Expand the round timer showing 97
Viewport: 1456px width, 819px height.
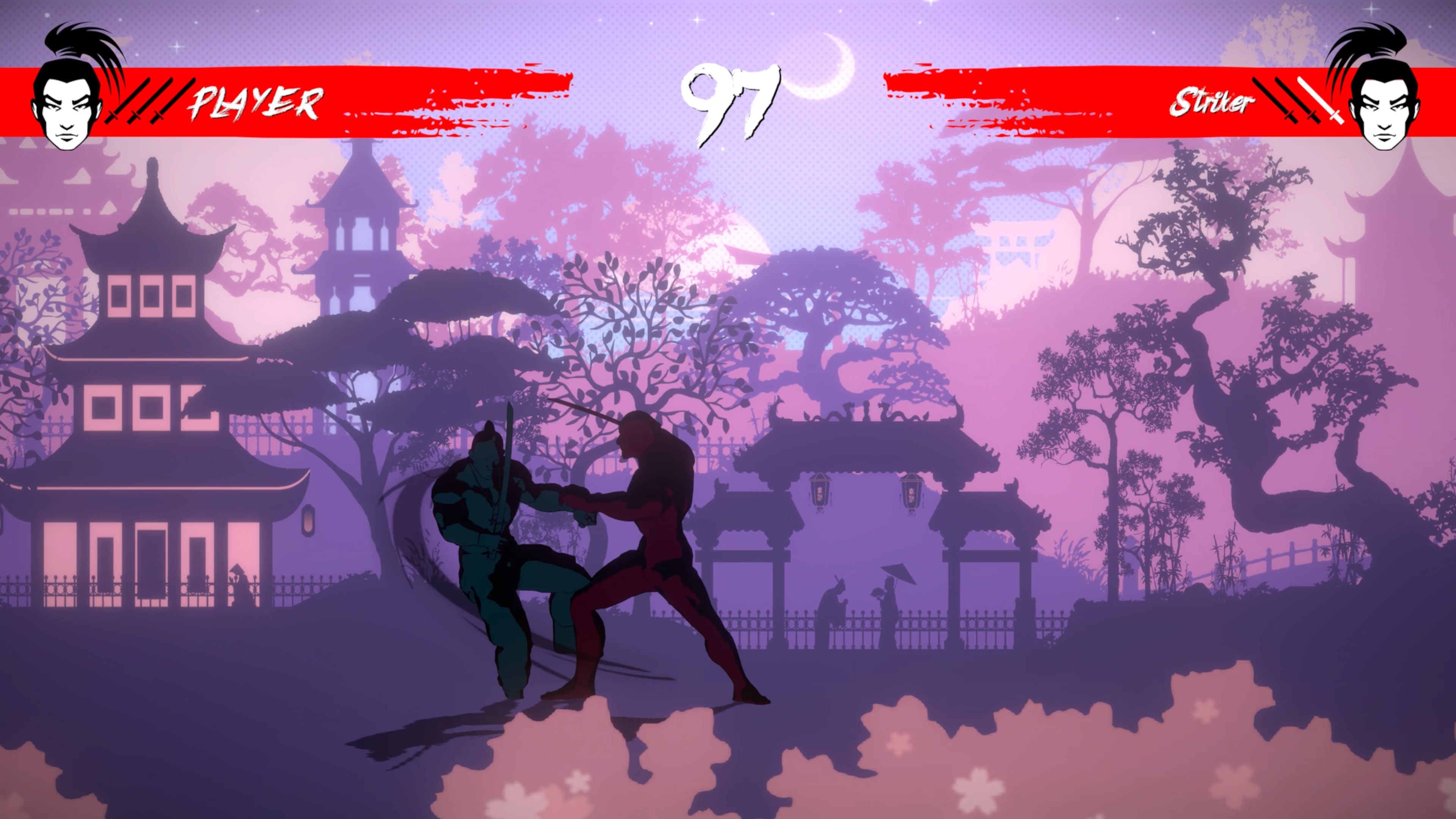click(729, 102)
